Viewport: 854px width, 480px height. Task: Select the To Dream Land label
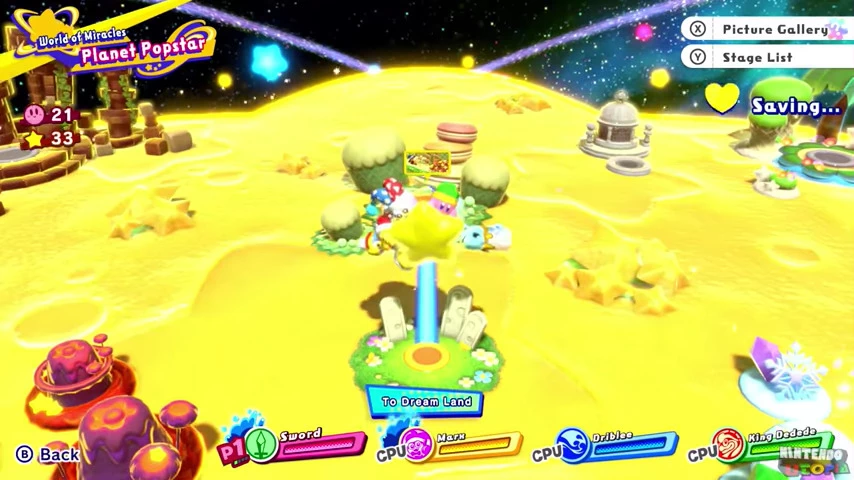pyautogui.click(x=427, y=401)
